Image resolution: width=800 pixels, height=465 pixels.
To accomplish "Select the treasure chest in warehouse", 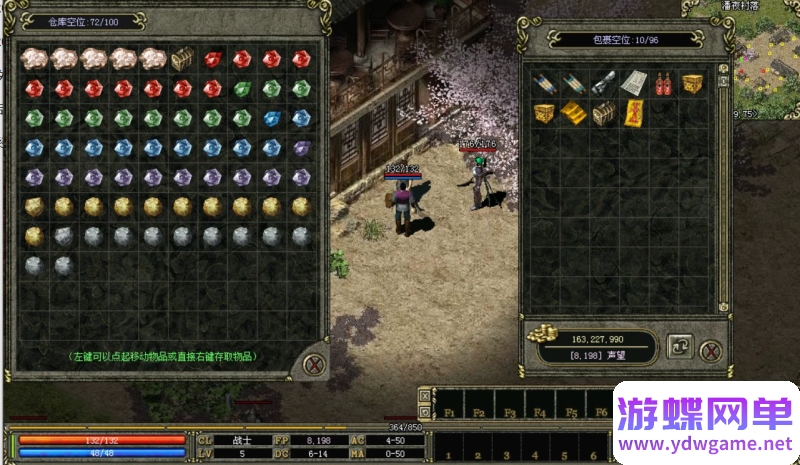I will point(182,59).
